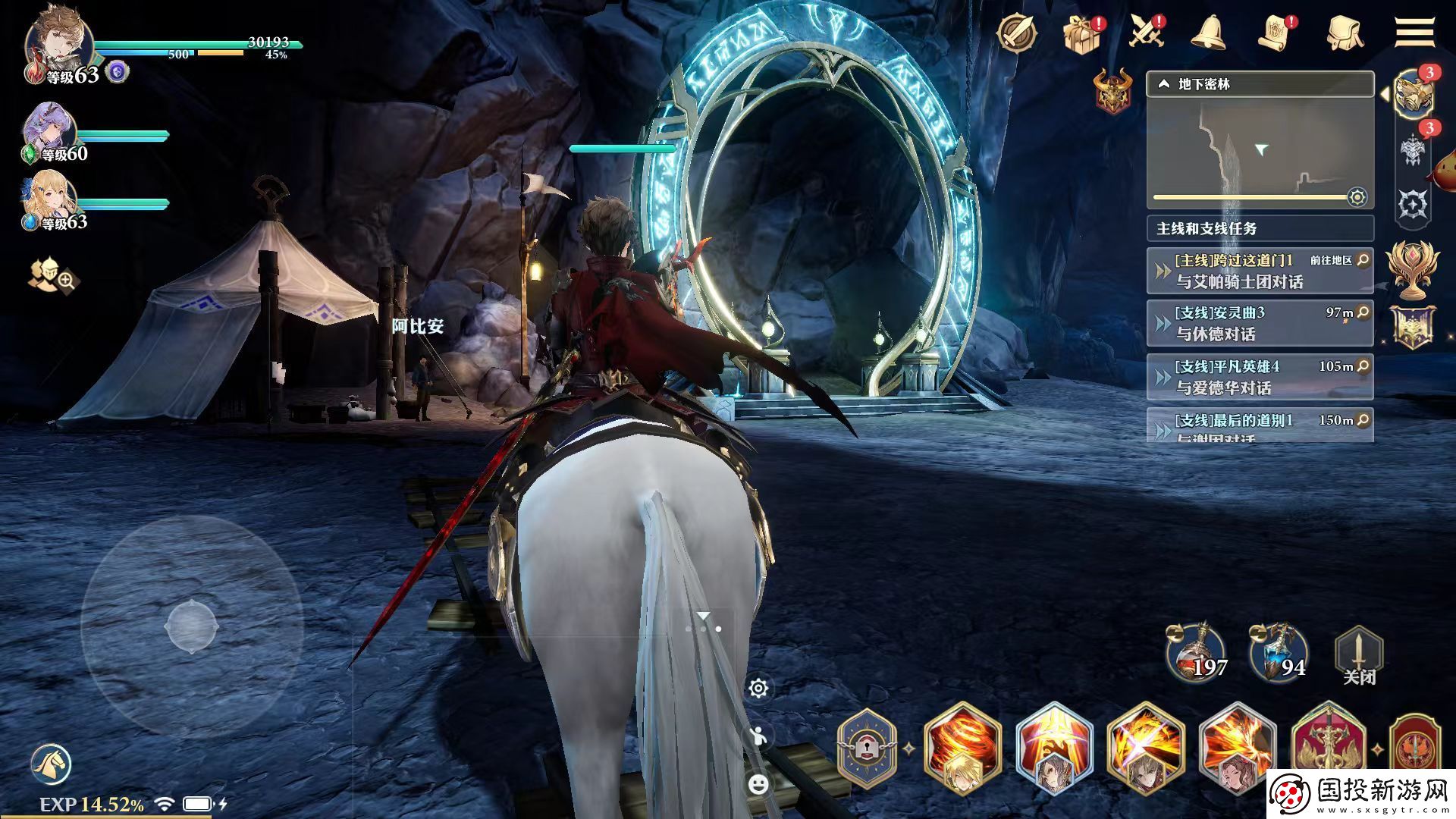Open the hamburger main menu
This screenshot has height=819, width=1456.
coord(1414,33)
